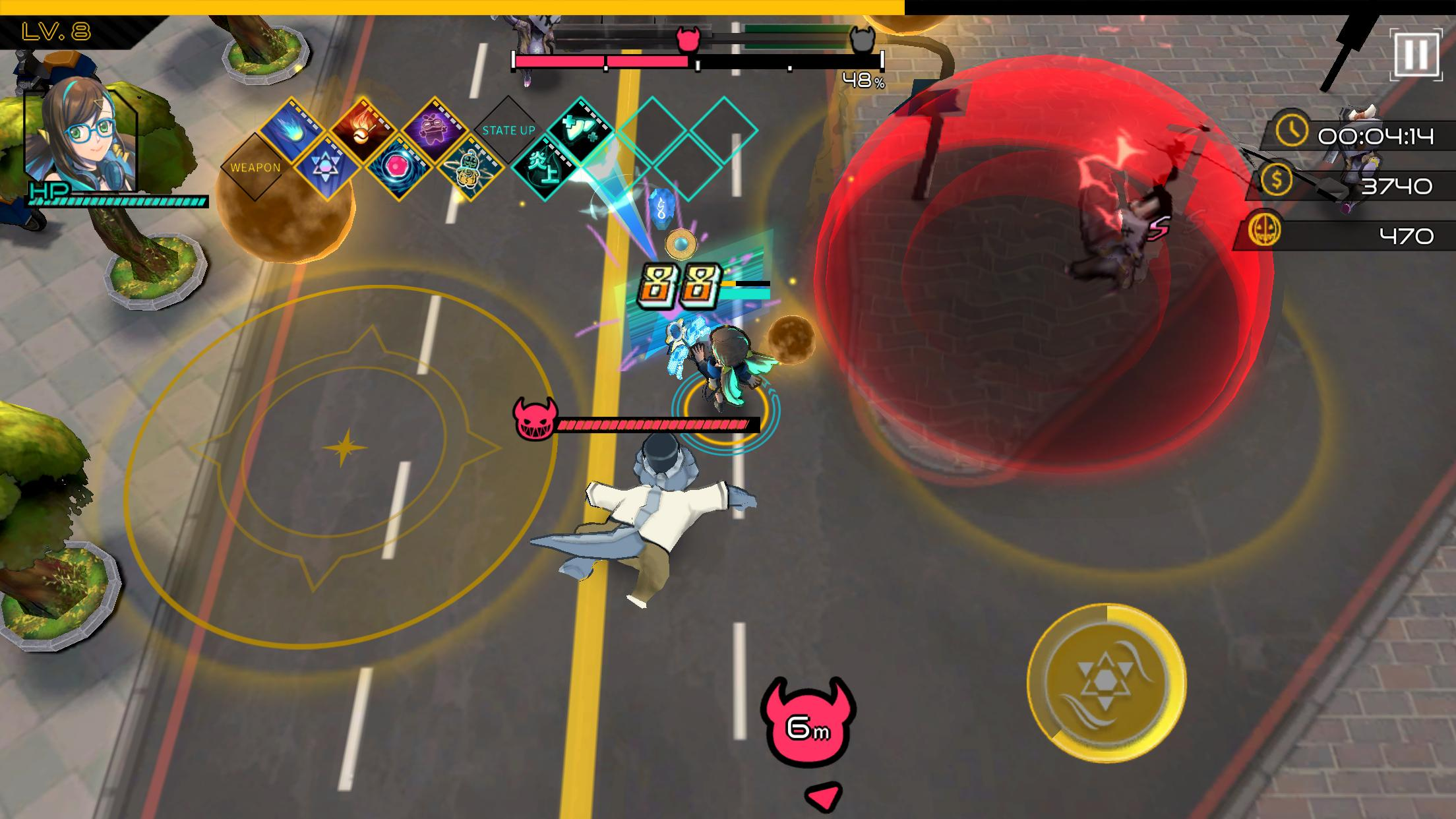Tap the HP label under the character portrait
Screen dimensions: 1456x819
point(46,191)
